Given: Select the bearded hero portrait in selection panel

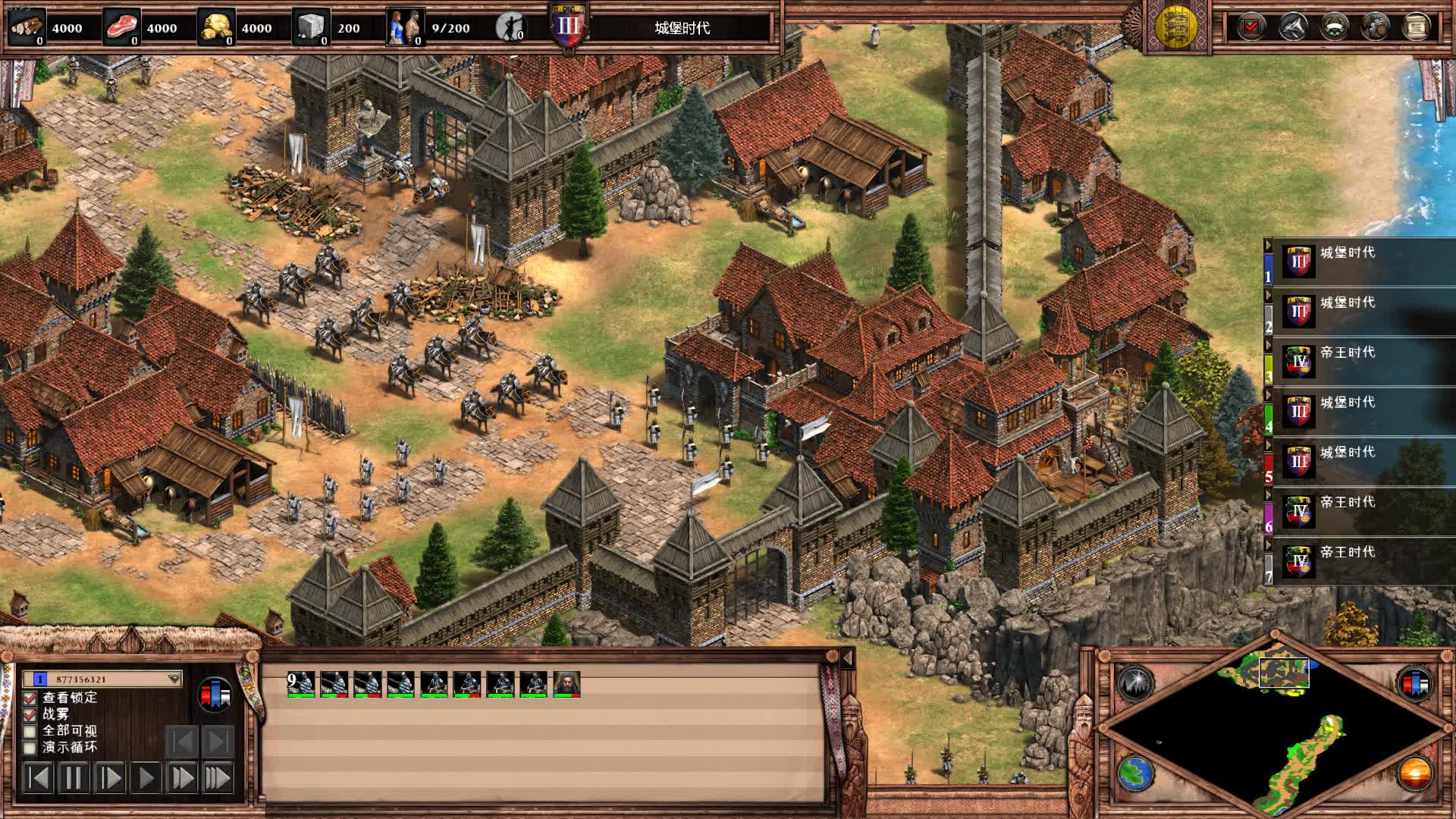Looking at the screenshot, I should (566, 684).
